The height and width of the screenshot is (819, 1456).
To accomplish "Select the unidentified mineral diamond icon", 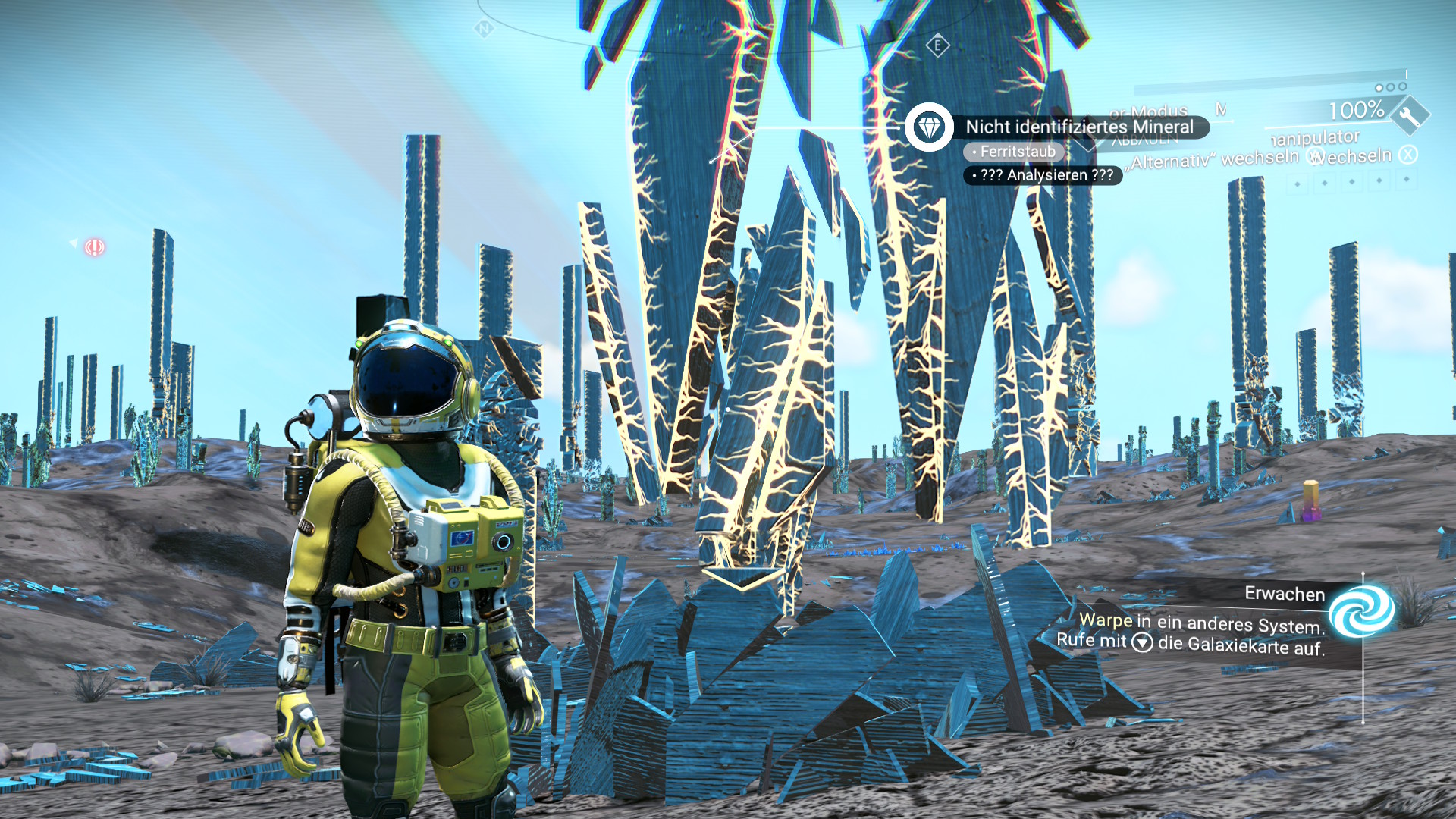I will (929, 127).
